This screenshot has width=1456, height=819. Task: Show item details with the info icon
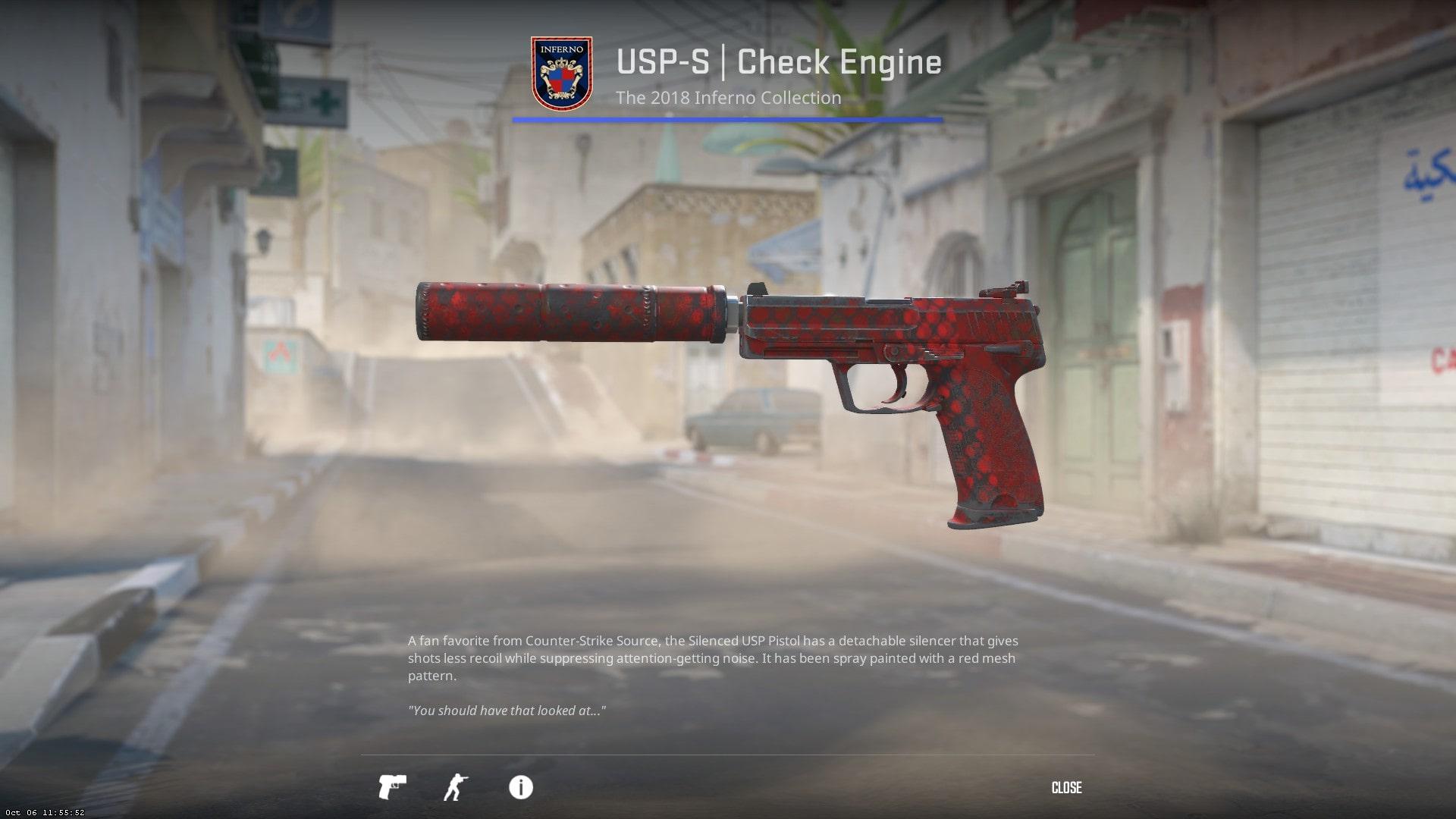pyautogui.click(x=521, y=787)
